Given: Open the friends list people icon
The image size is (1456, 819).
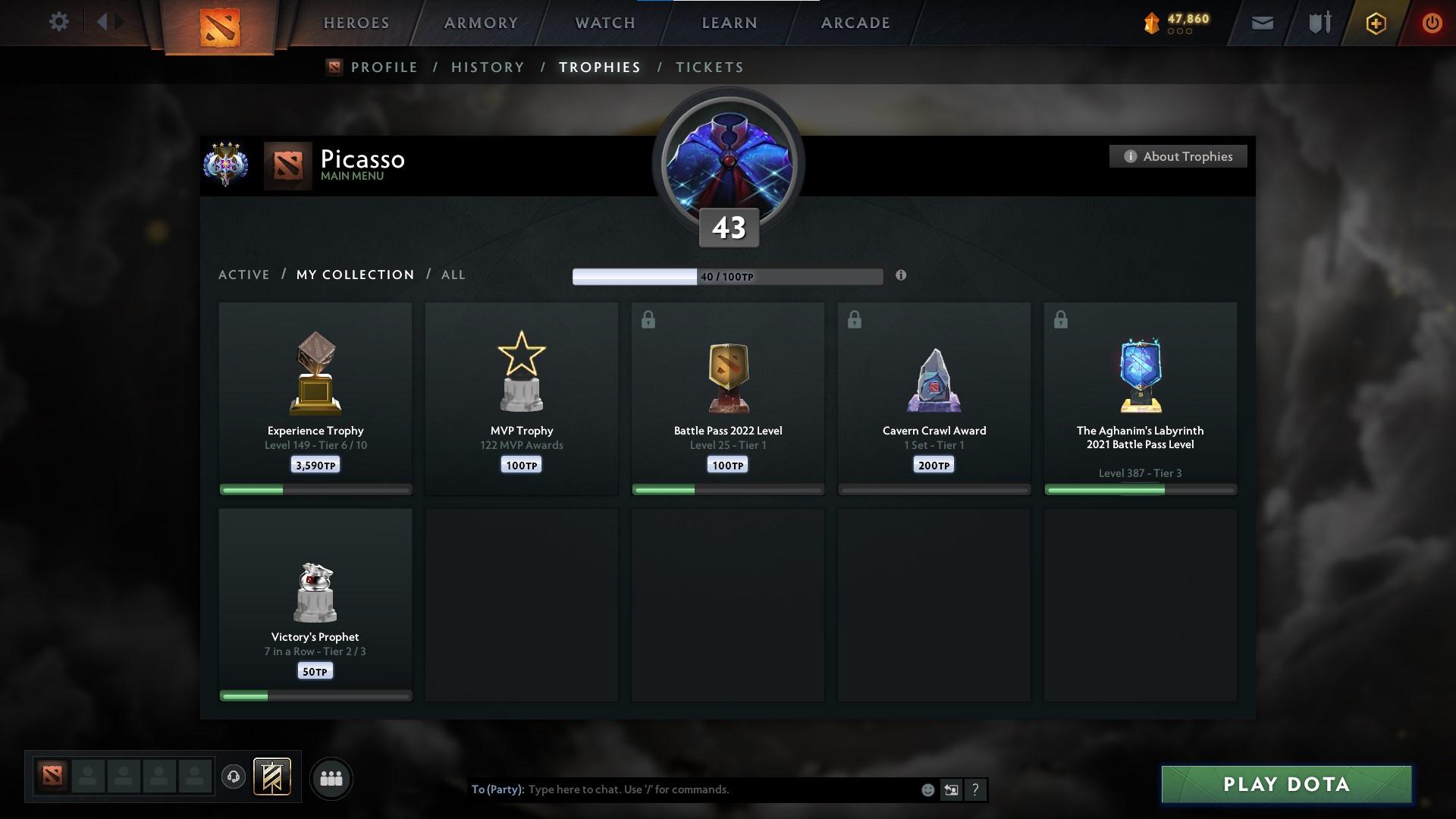Looking at the screenshot, I should (x=331, y=778).
